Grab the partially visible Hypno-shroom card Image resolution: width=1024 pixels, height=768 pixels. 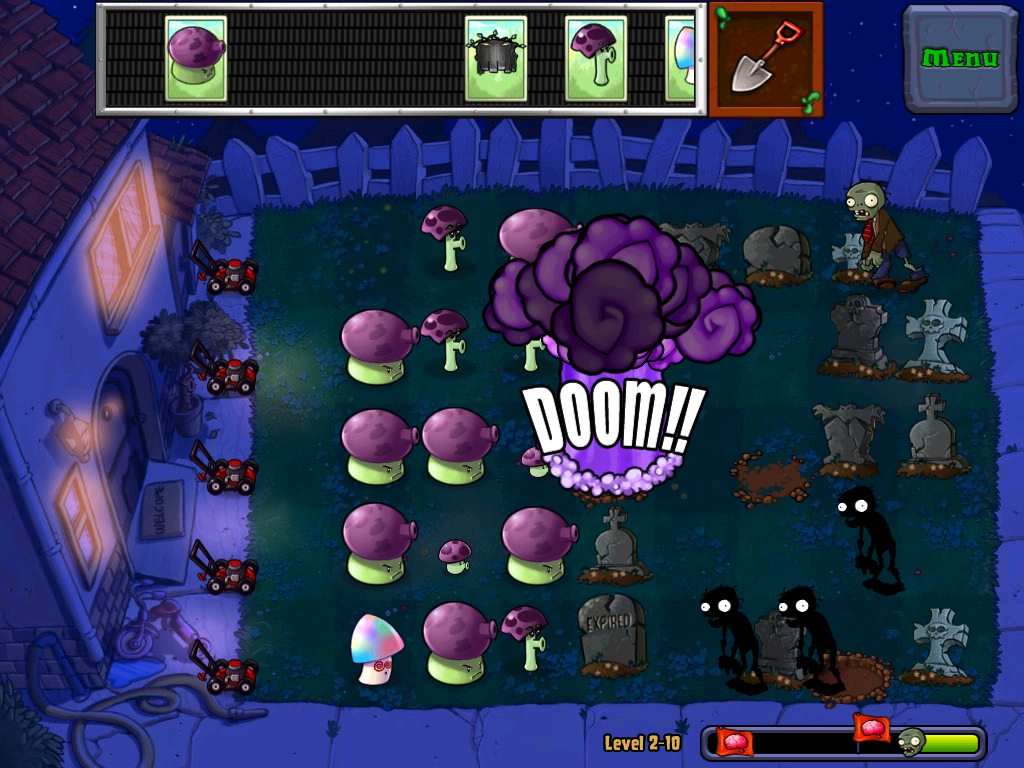coord(681,59)
